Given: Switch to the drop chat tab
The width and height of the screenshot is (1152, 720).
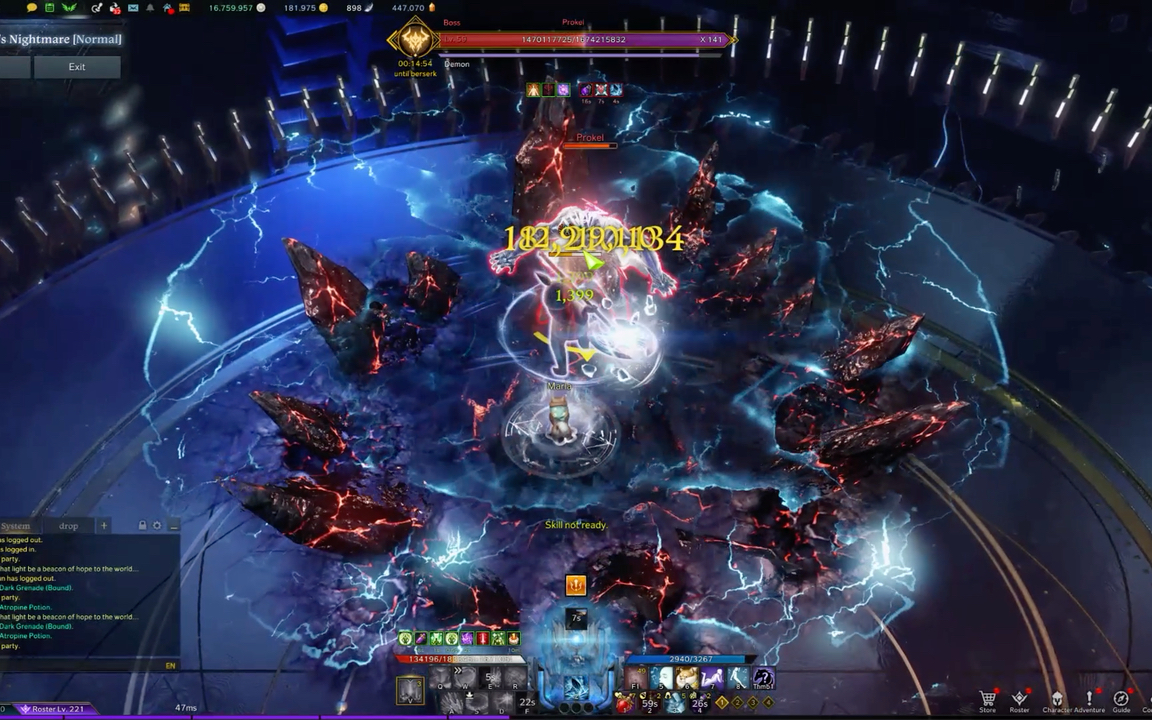Looking at the screenshot, I should tap(68, 526).
